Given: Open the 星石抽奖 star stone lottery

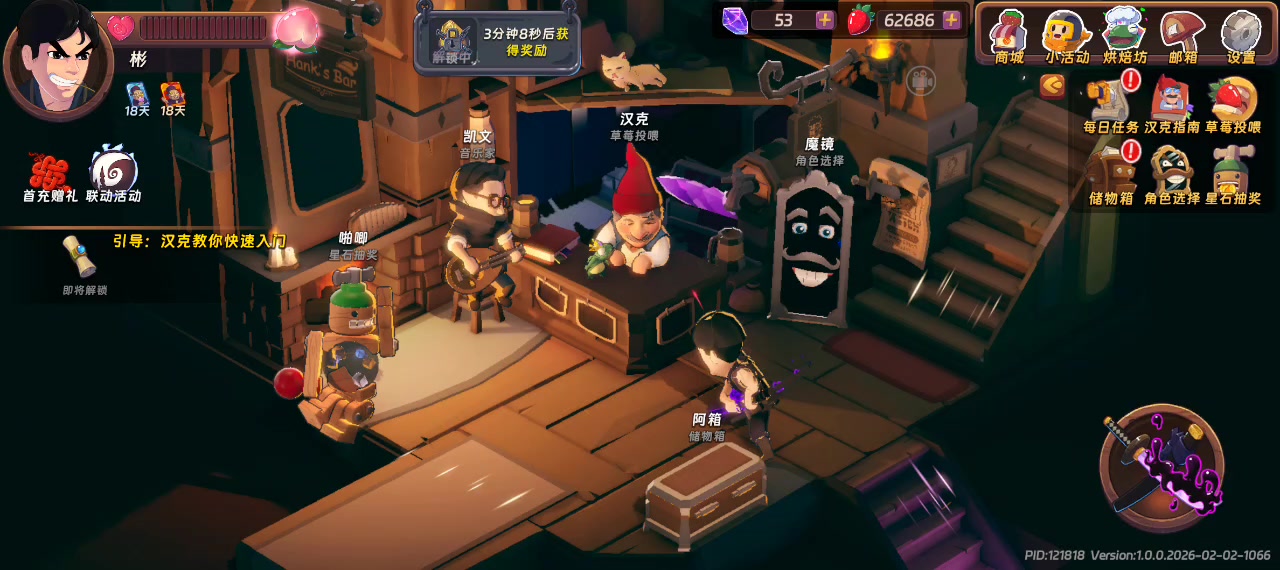Looking at the screenshot, I should 1232,175.
